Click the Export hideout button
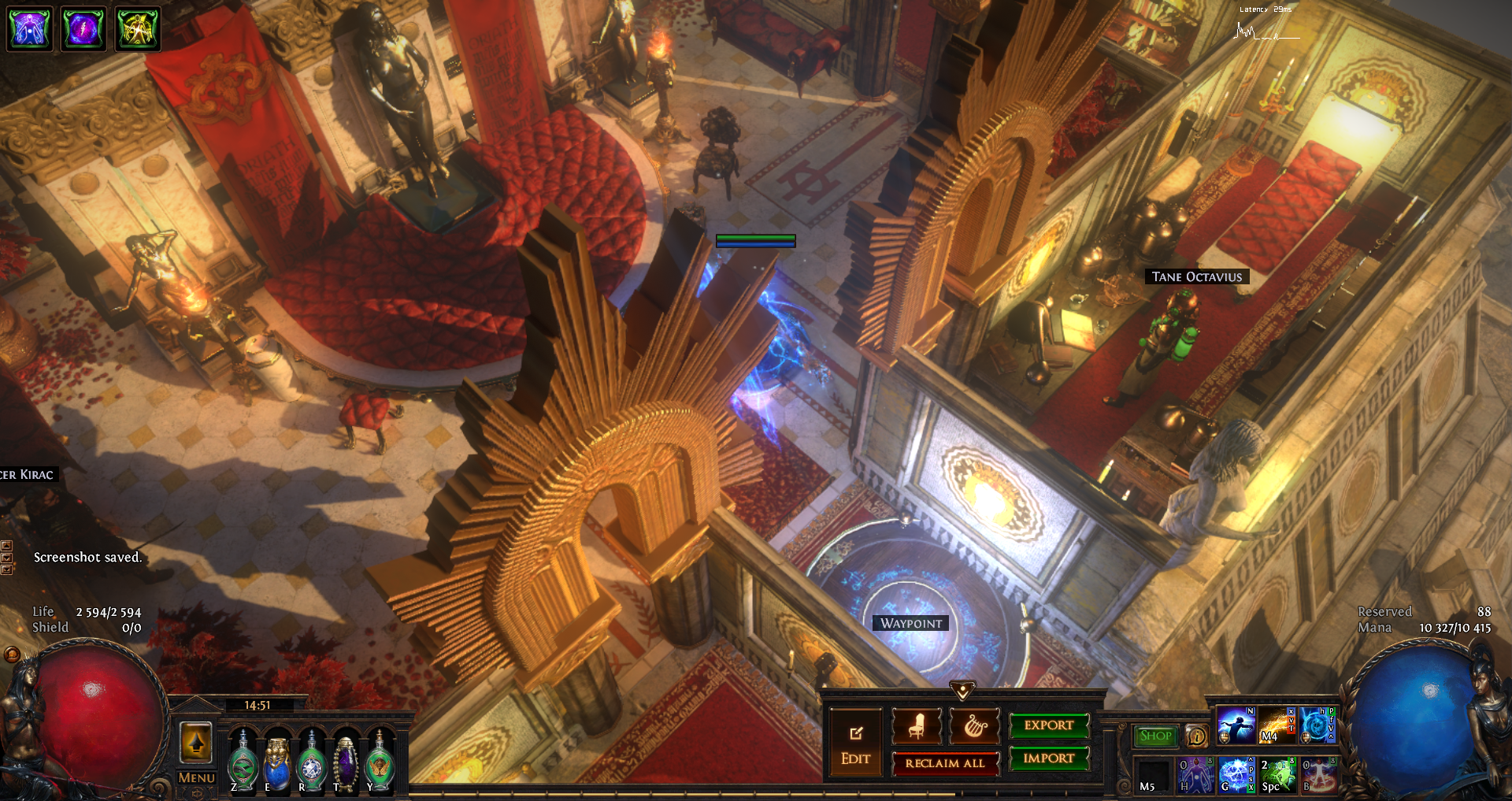 (x=1049, y=725)
